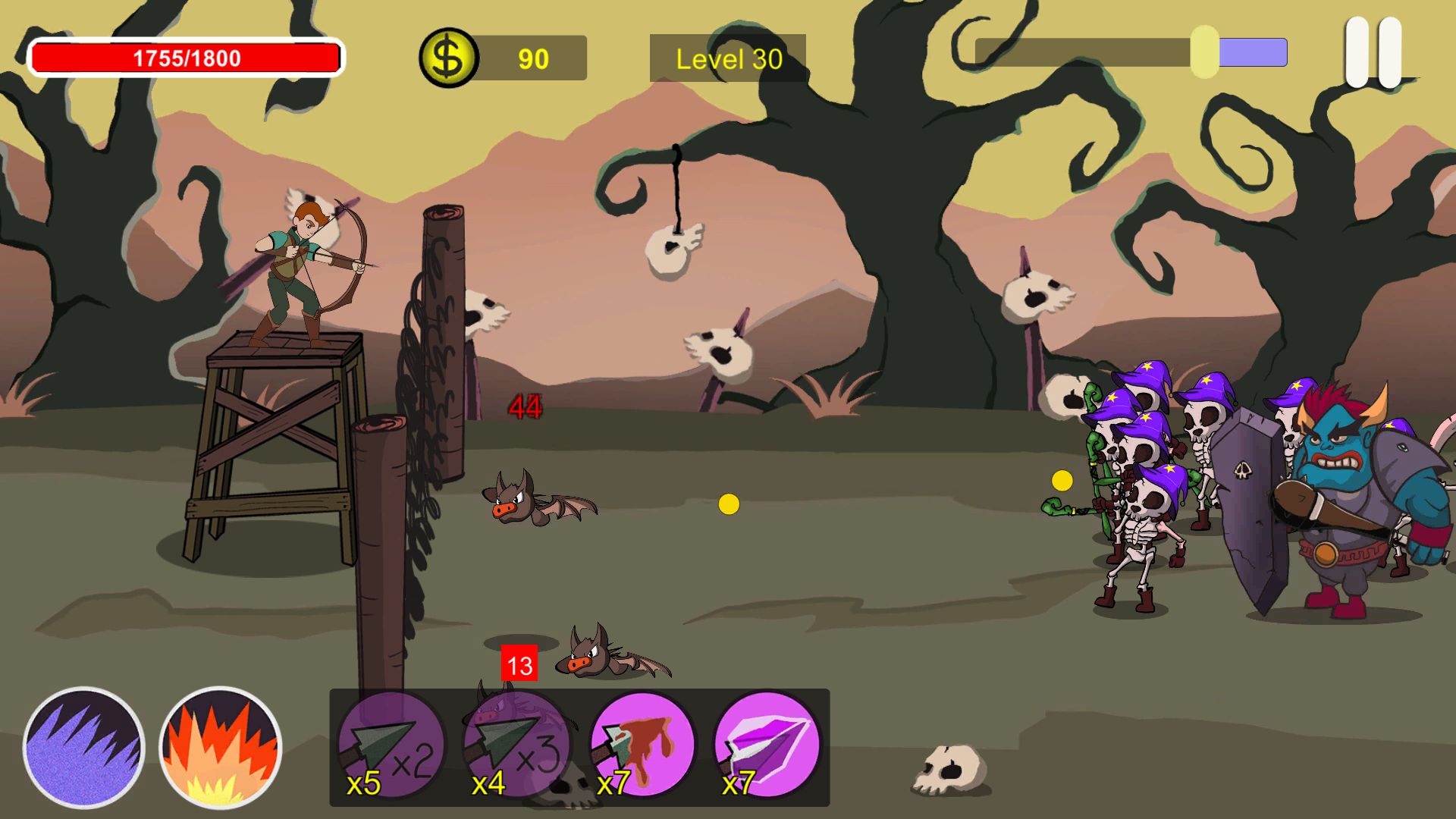This screenshot has height=819, width=1456.
Task: Cast the fire blast ability
Action: [220, 747]
